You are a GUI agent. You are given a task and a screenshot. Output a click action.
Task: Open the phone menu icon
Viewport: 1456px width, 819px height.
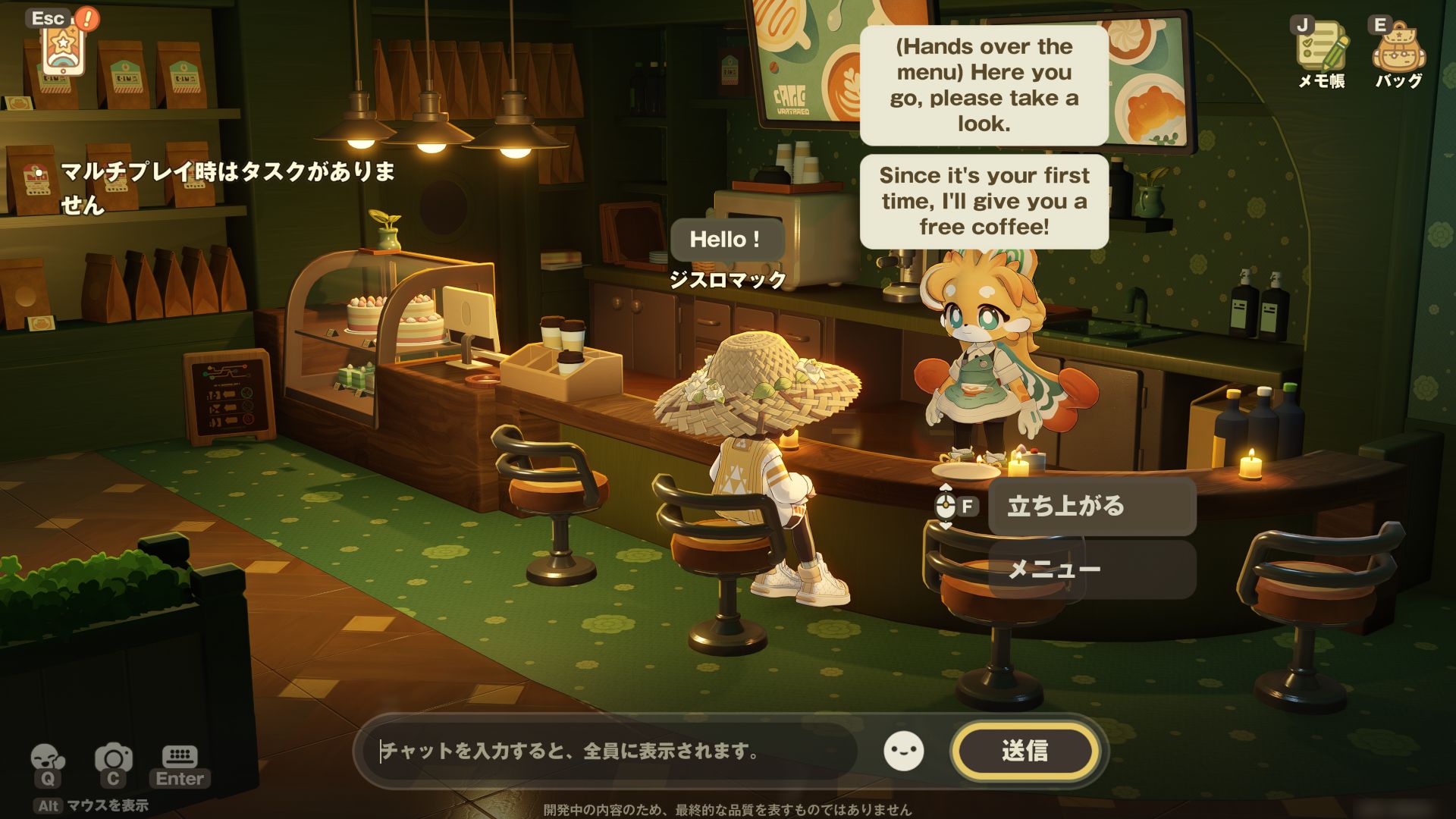point(62,45)
